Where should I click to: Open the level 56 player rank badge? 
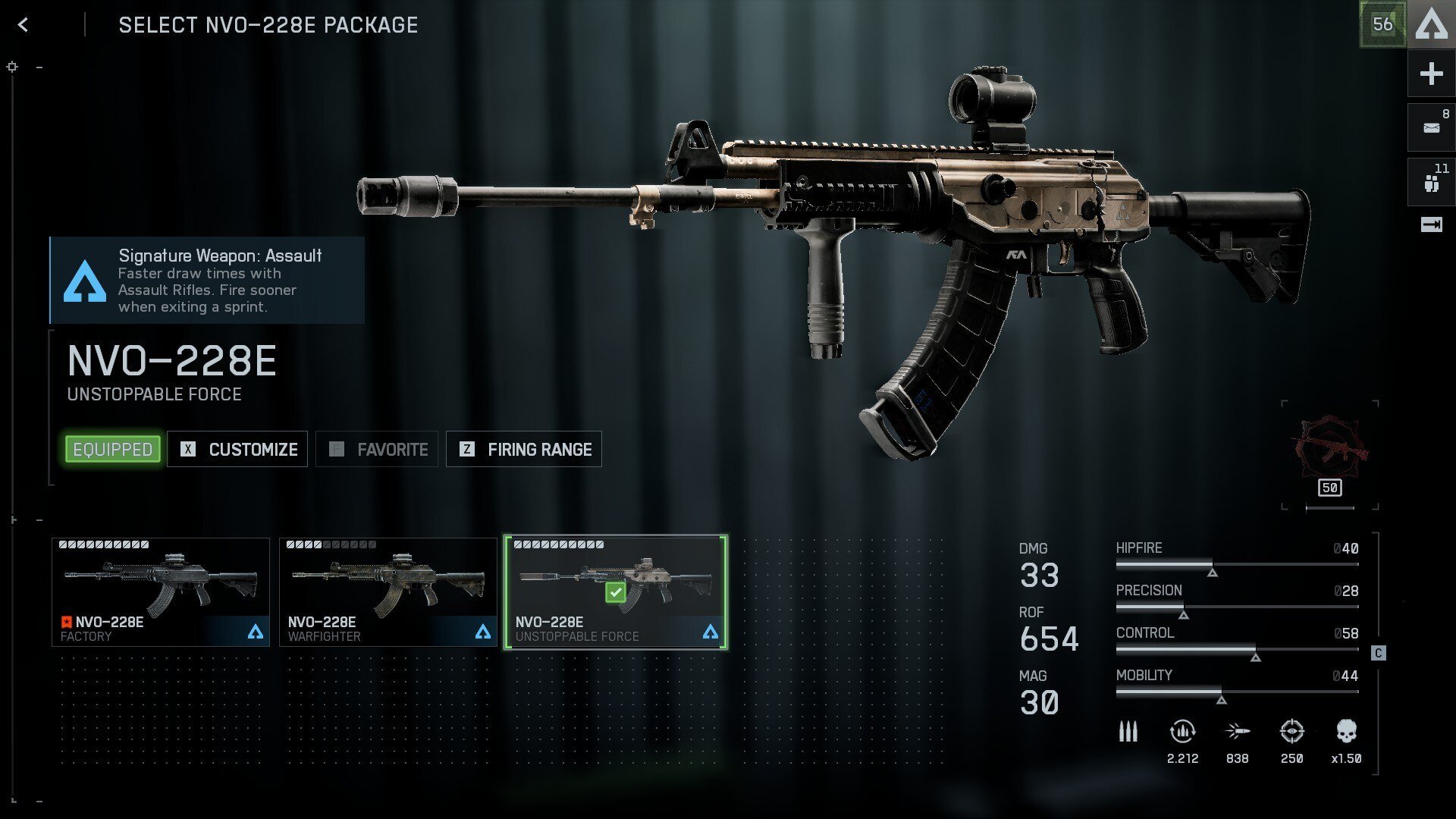(1382, 24)
